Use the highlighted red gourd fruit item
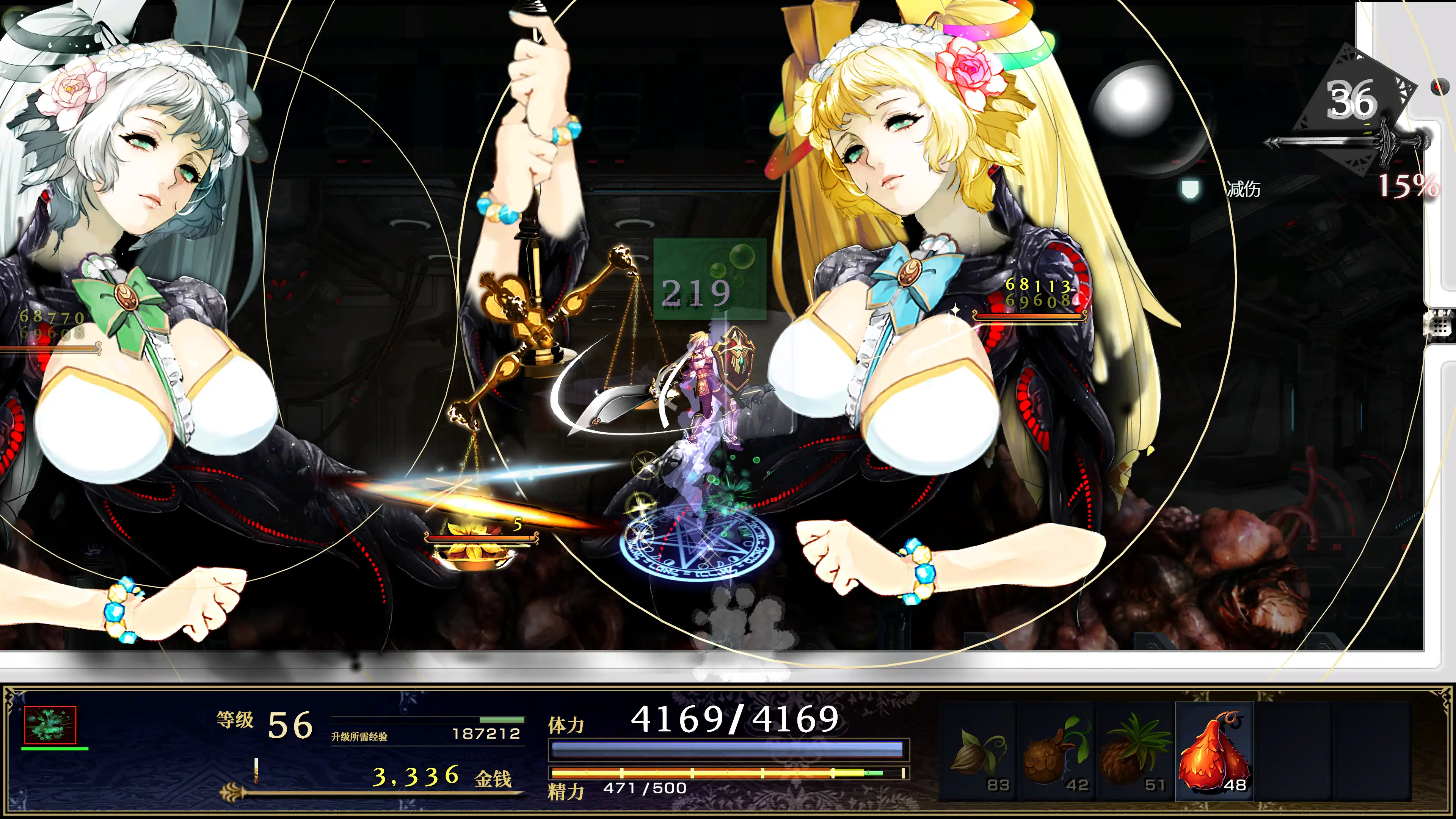This screenshot has width=1456, height=819. (1214, 752)
